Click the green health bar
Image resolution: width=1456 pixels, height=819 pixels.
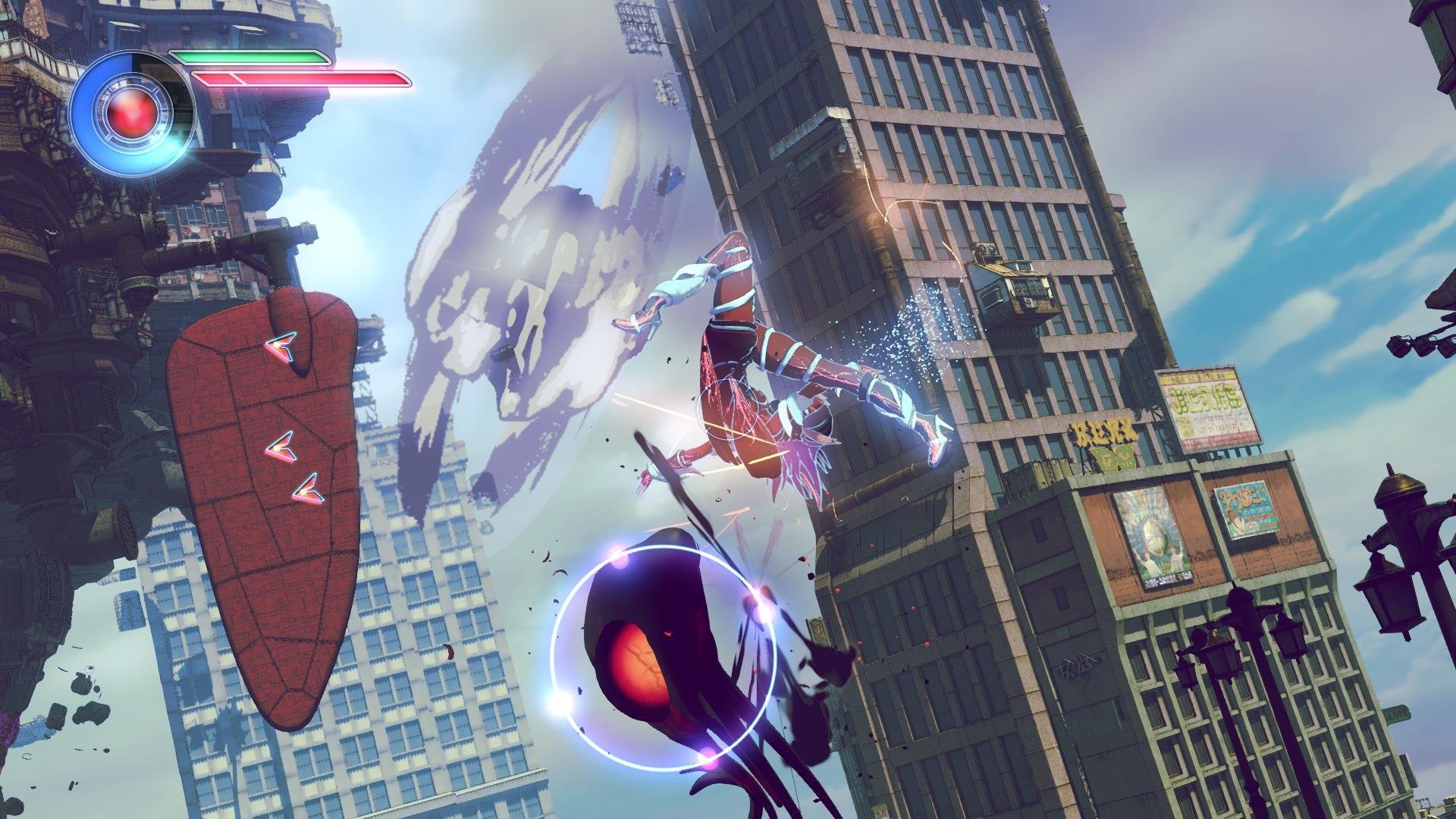click(250, 57)
